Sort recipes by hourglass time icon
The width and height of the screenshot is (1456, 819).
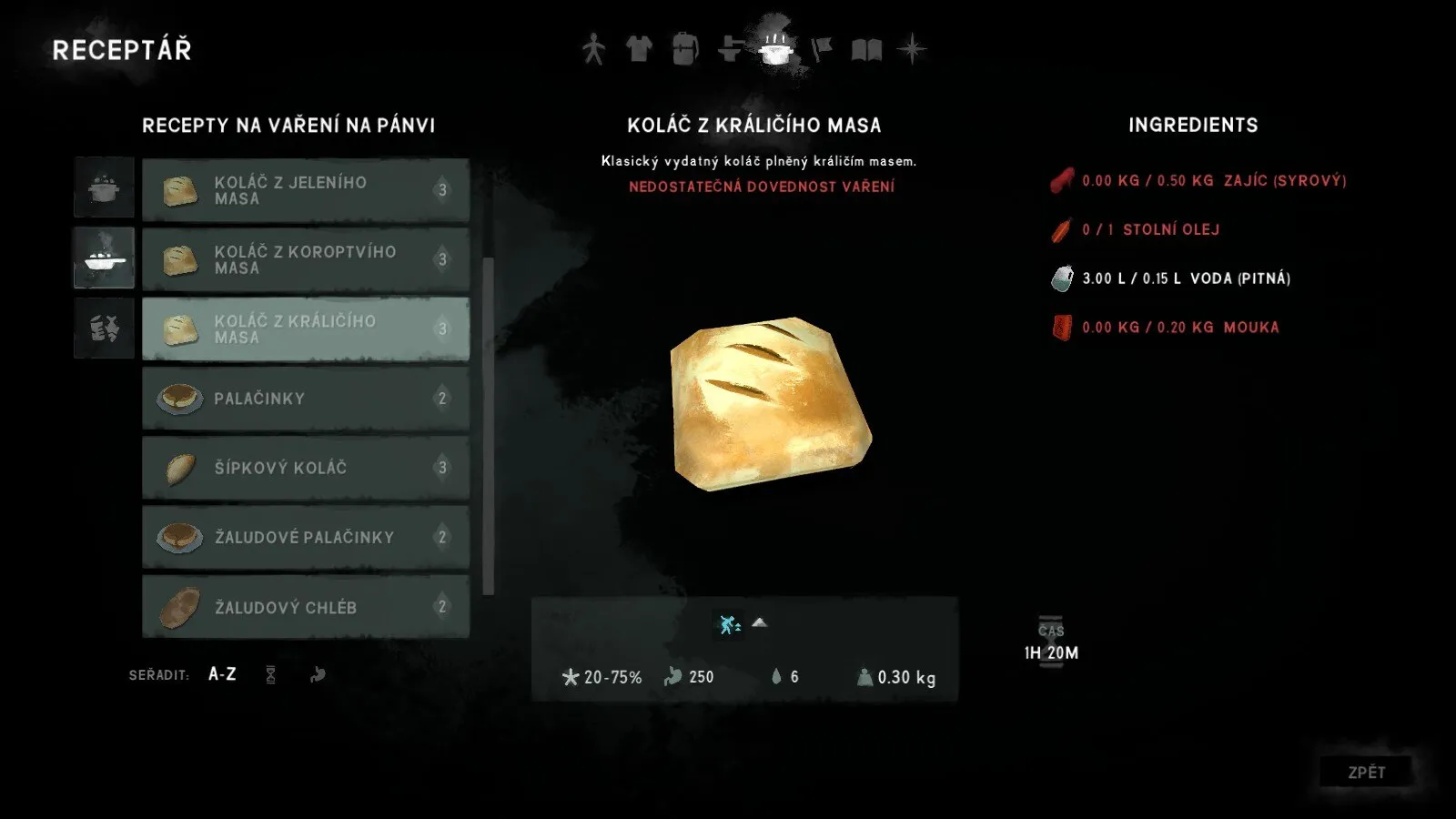270,674
